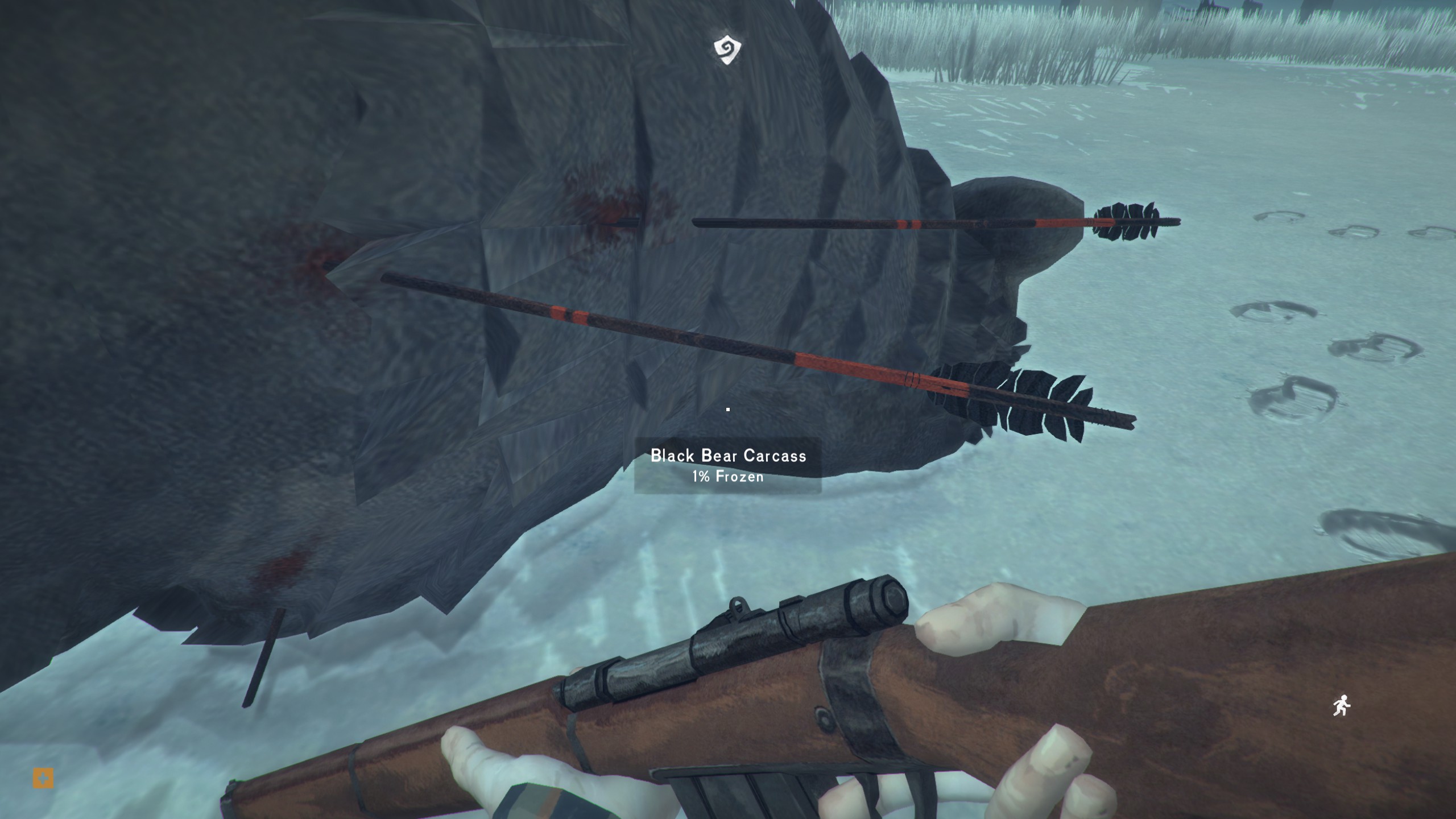Image resolution: width=1456 pixels, height=819 pixels.
Task: Click the orange first-aid cross icon
Action: (43, 778)
